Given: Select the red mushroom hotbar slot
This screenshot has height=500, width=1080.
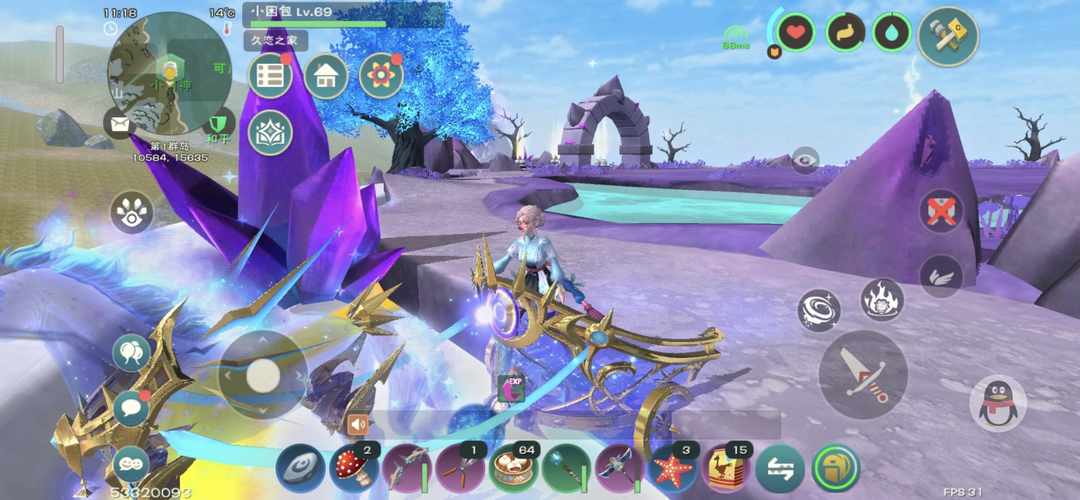Looking at the screenshot, I should point(354,468).
